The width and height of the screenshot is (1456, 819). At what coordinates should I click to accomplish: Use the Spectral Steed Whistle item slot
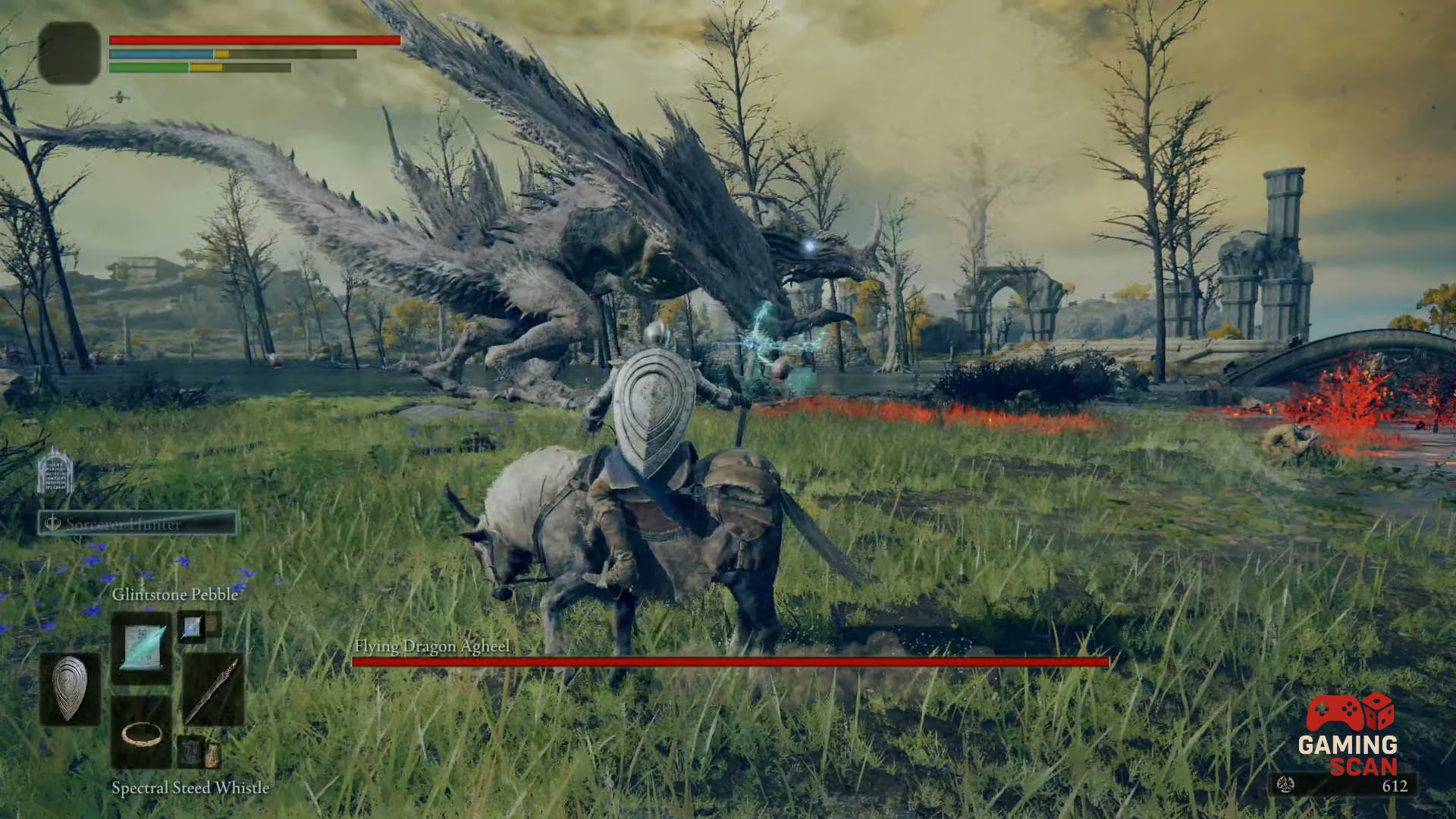pos(142,733)
